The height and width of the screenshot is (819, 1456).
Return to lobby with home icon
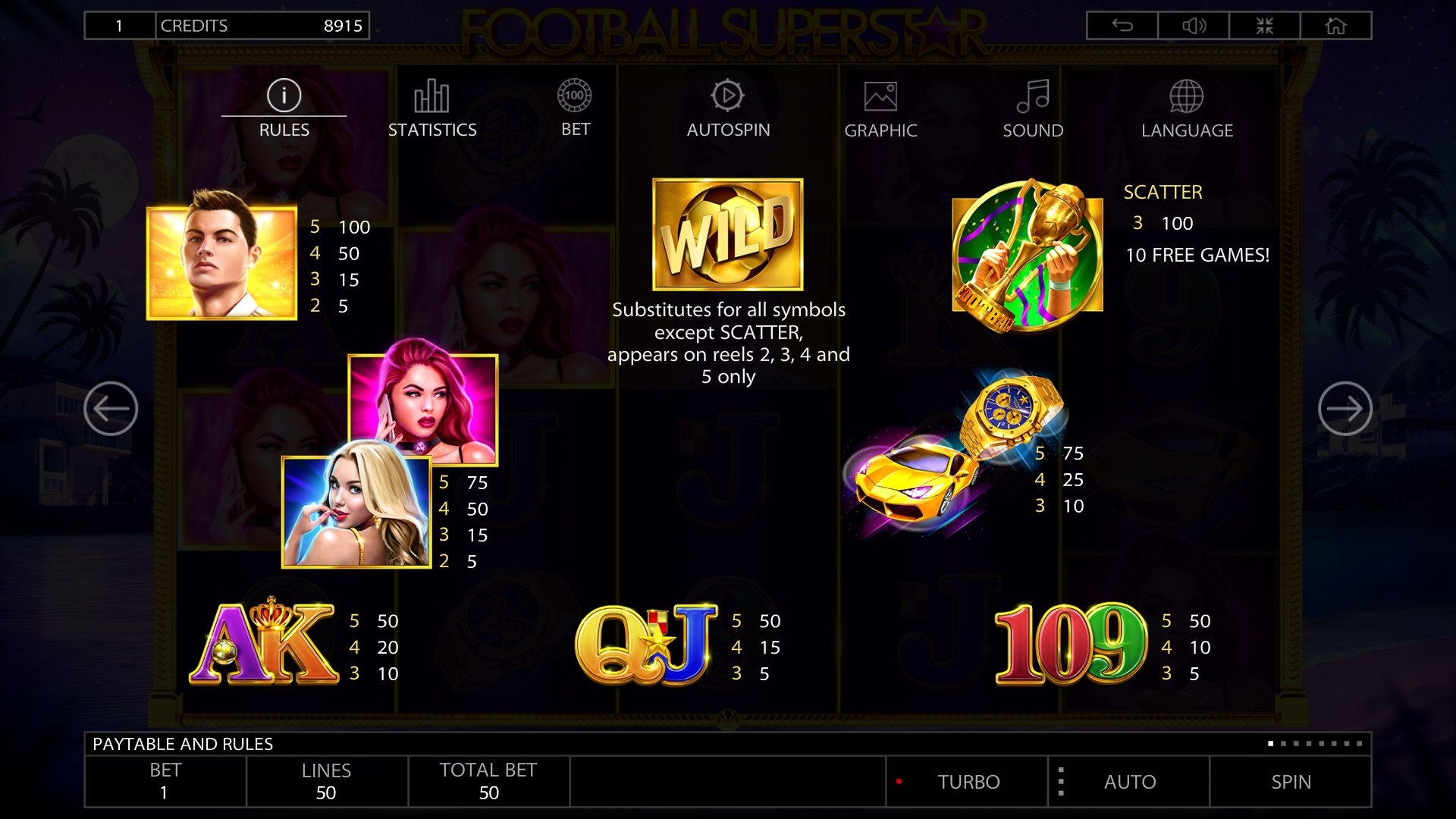(x=1335, y=26)
